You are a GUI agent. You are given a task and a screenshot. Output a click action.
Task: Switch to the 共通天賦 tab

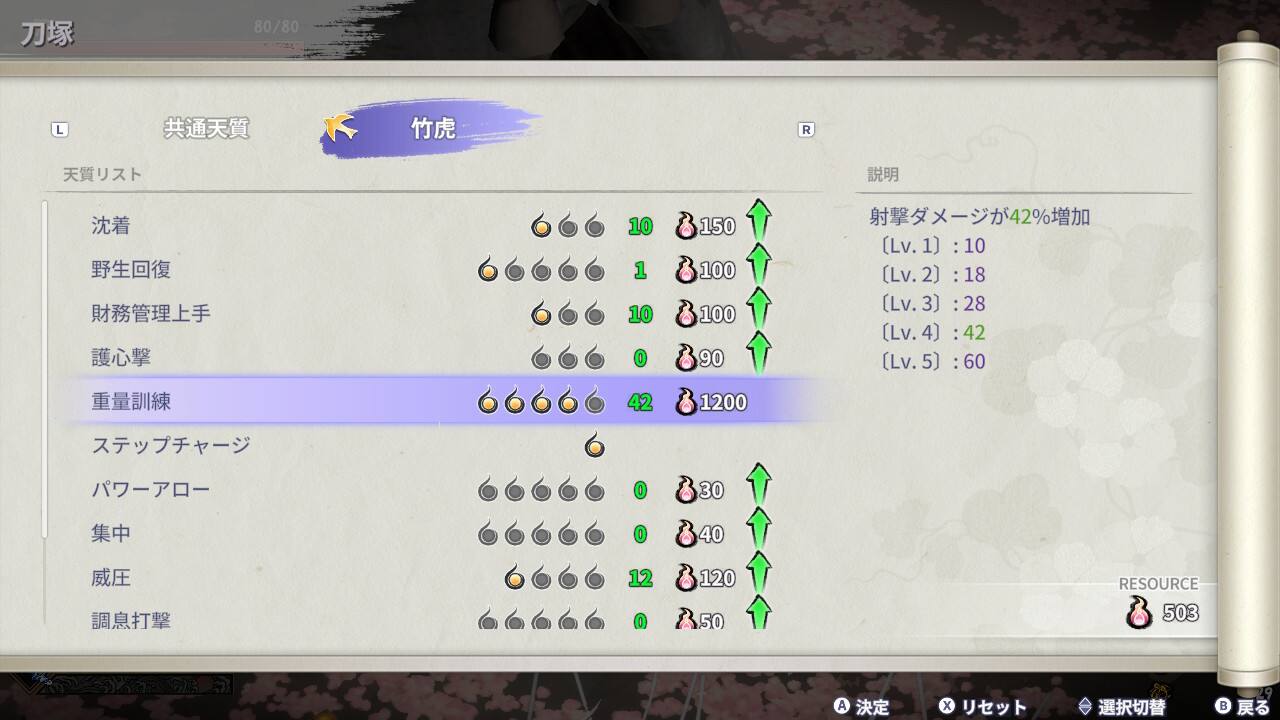click(206, 129)
